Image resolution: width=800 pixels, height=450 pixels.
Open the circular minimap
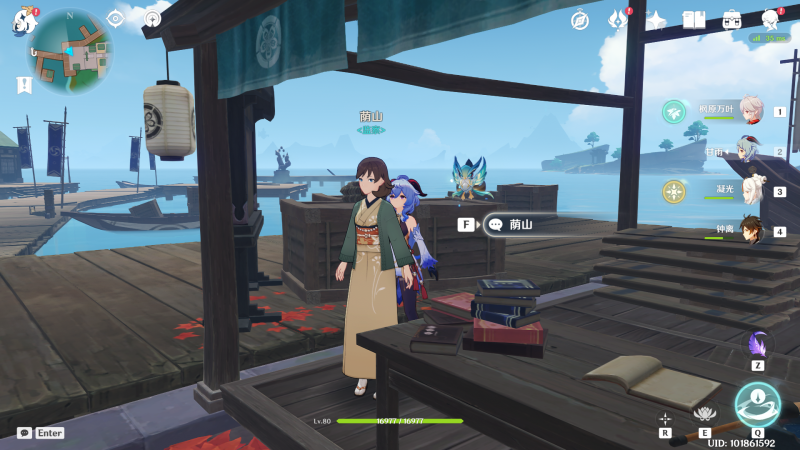click(70, 50)
